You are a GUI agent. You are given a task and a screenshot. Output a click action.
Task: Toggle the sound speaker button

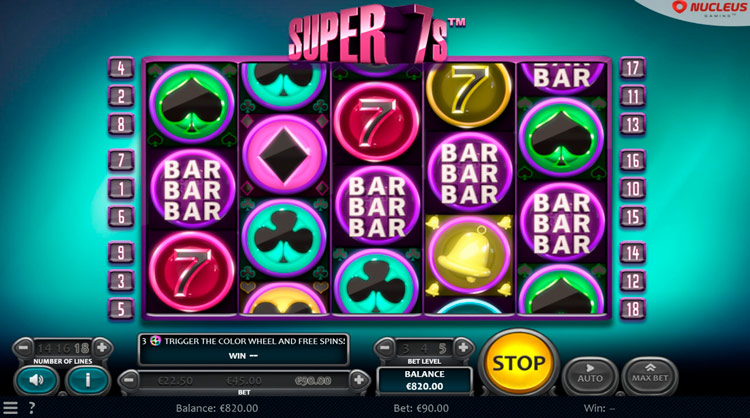(37, 380)
